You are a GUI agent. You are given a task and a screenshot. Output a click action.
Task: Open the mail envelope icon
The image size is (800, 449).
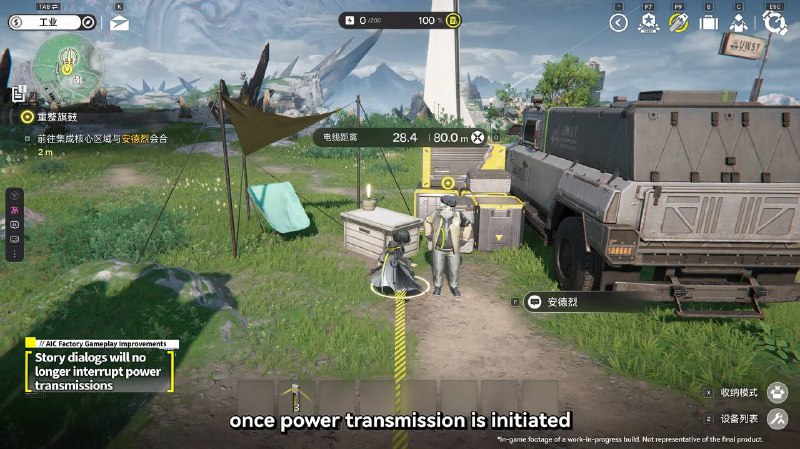pyautogui.click(x=120, y=22)
